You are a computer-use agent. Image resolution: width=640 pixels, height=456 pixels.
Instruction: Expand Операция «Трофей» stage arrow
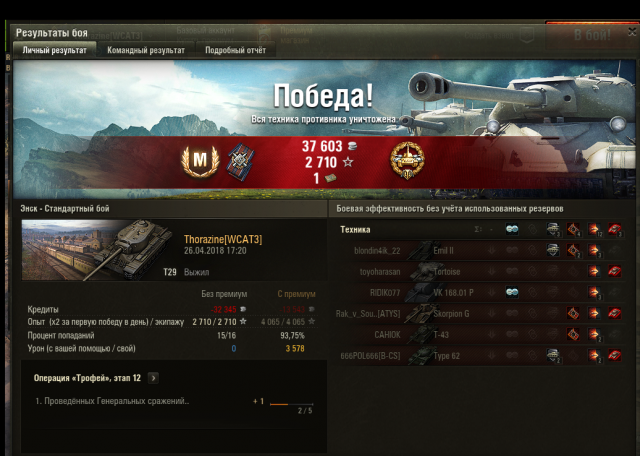153,378
